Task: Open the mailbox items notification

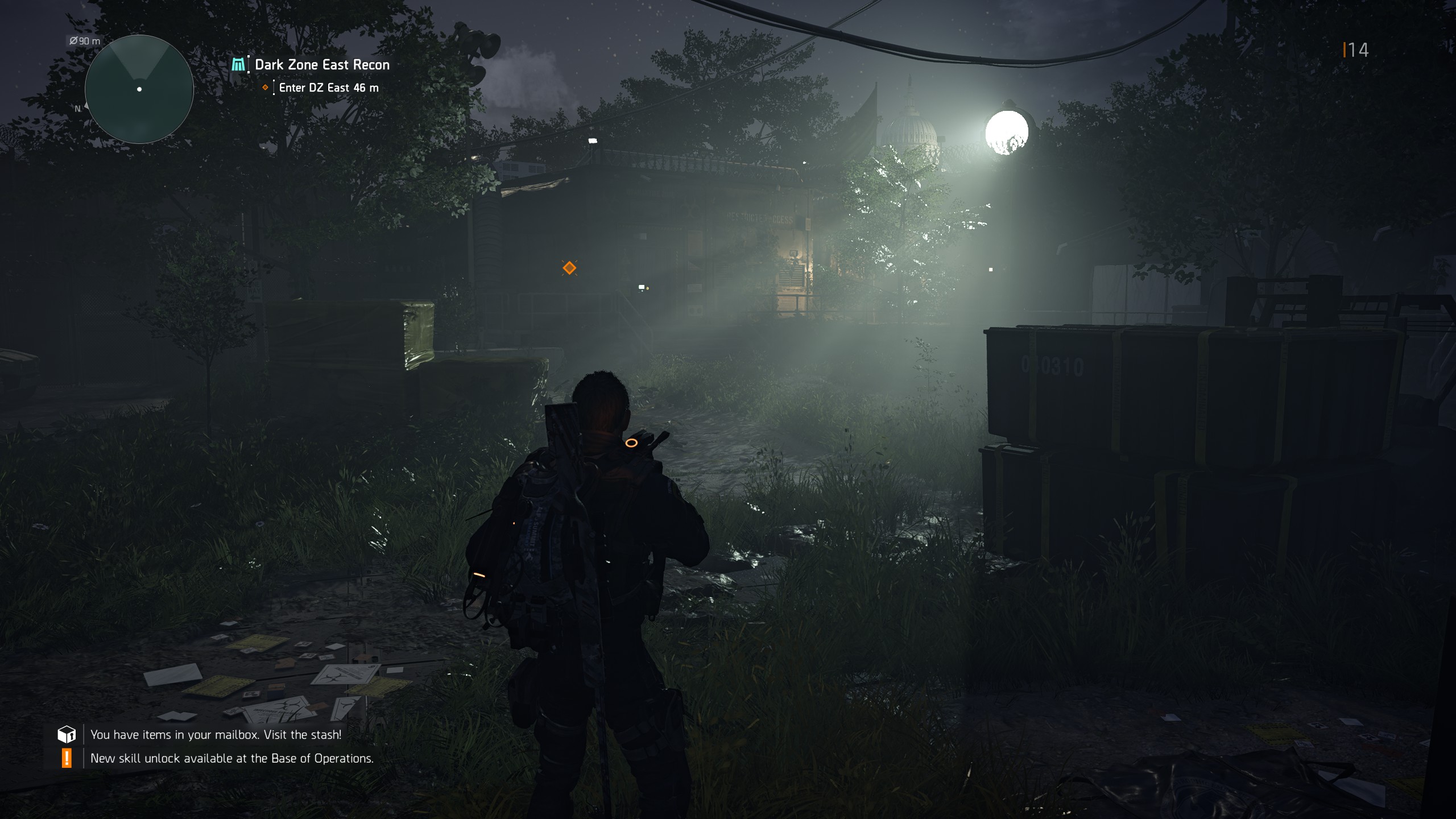Action: pos(216,734)
